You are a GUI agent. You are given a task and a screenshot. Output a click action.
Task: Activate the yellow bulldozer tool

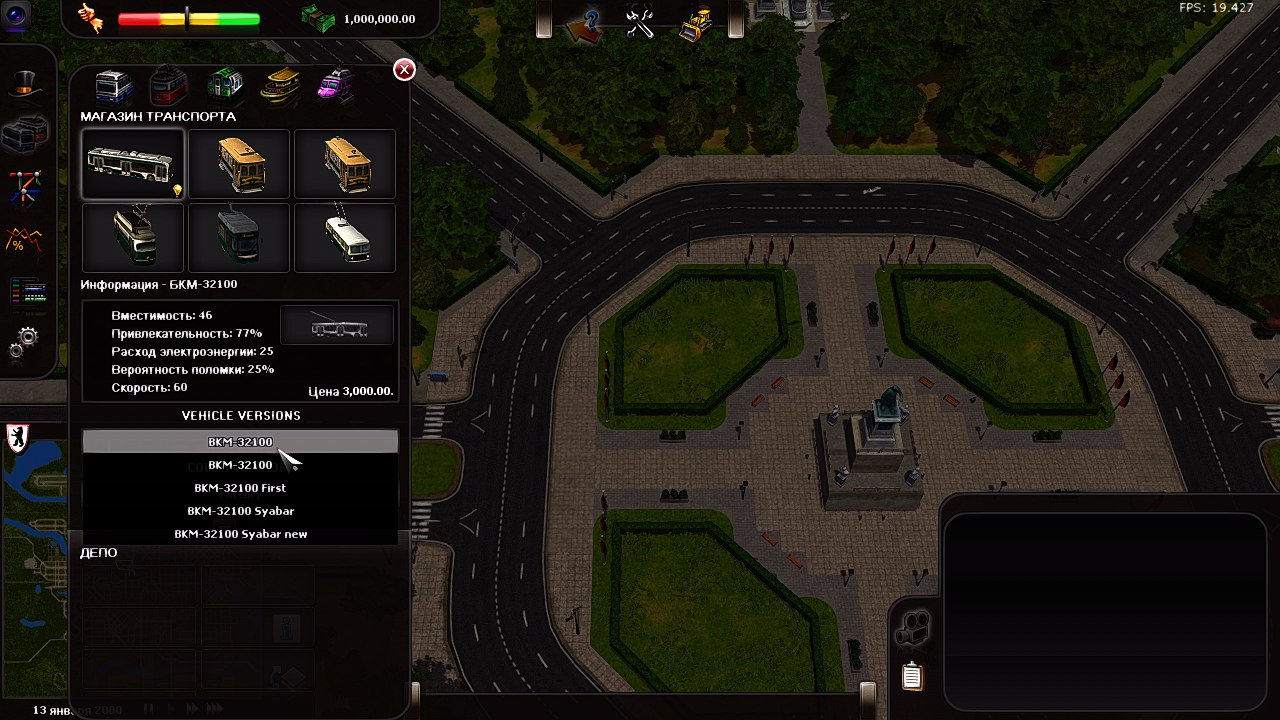695,23
